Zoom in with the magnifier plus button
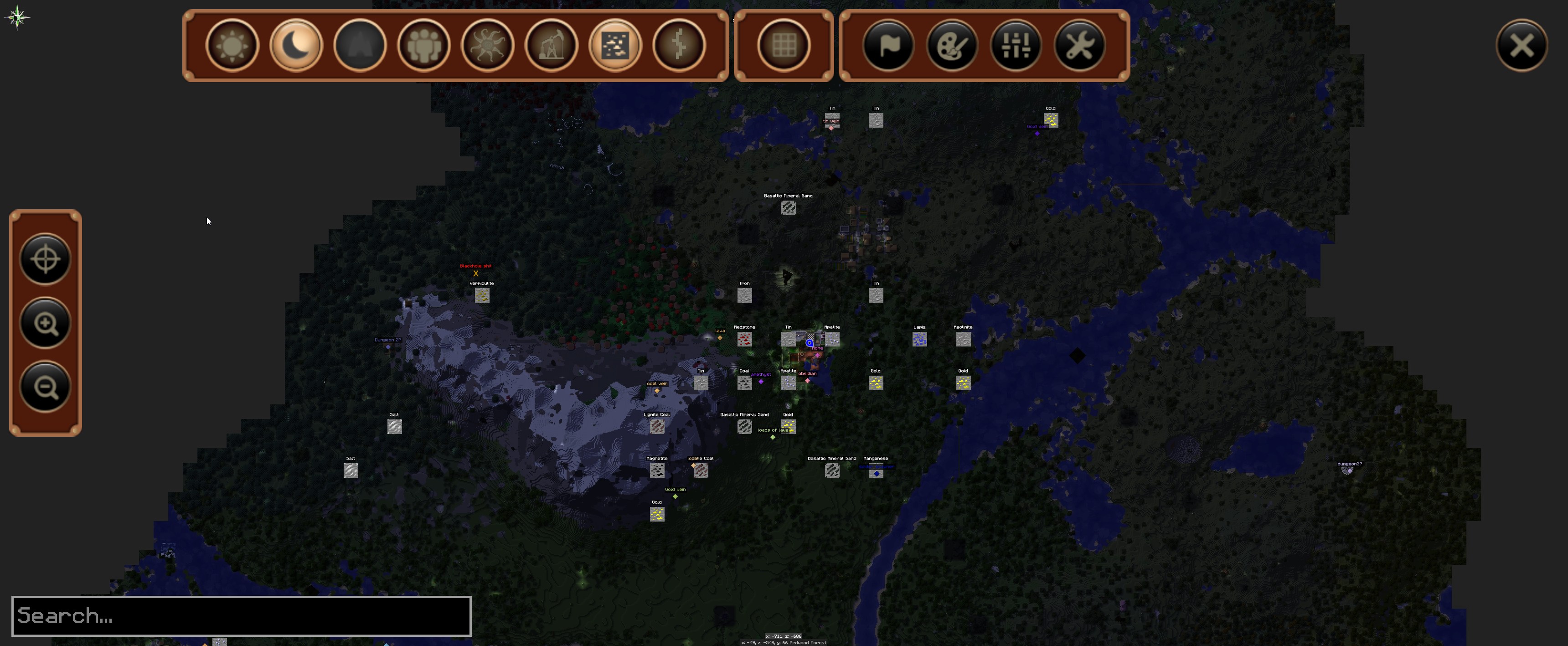The width and height of the screenshot is (1568, 646). pyautogui.click(x=46, y=323)
